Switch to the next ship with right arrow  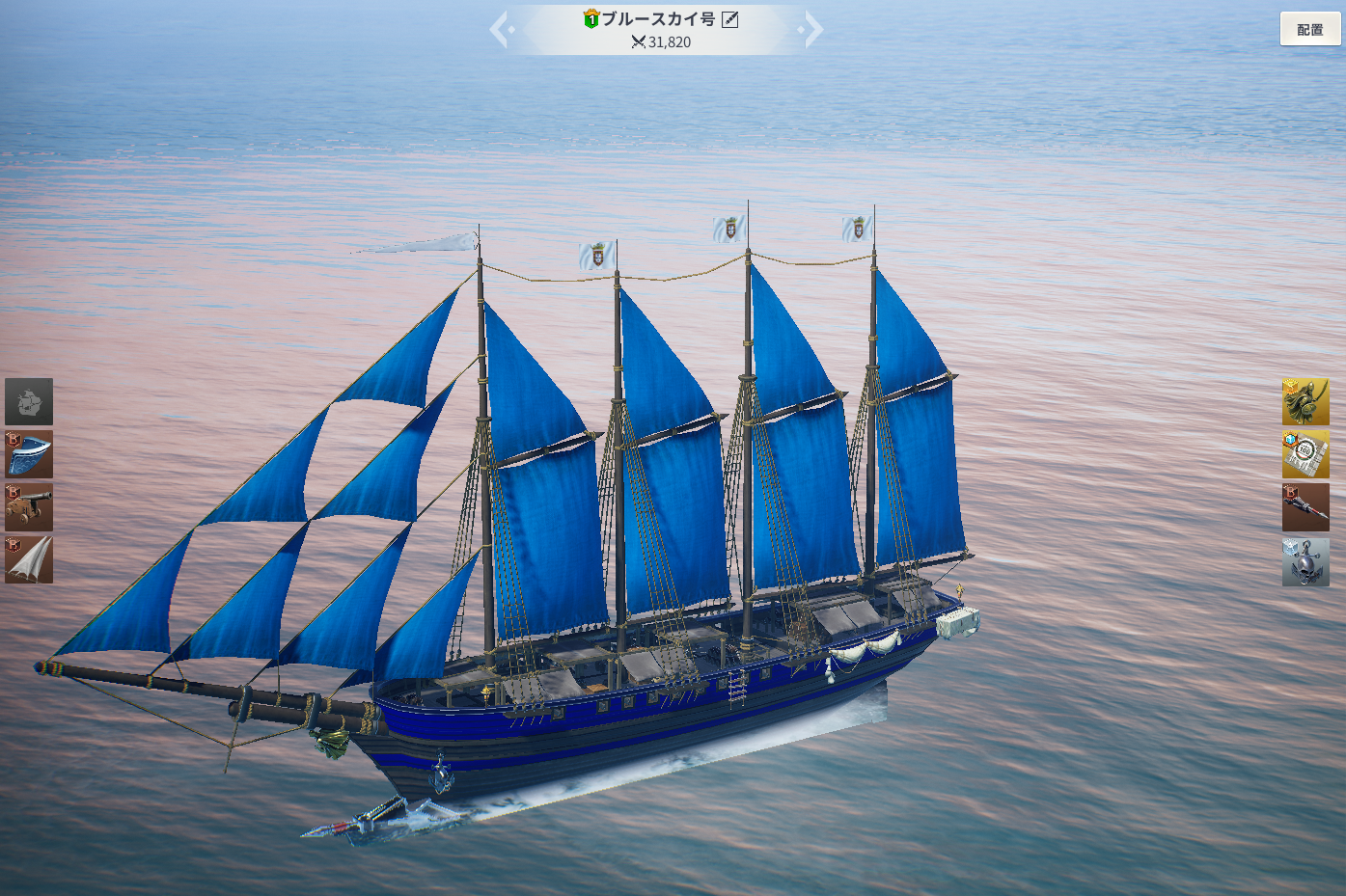pyautogui.click(x=812, y=30)
